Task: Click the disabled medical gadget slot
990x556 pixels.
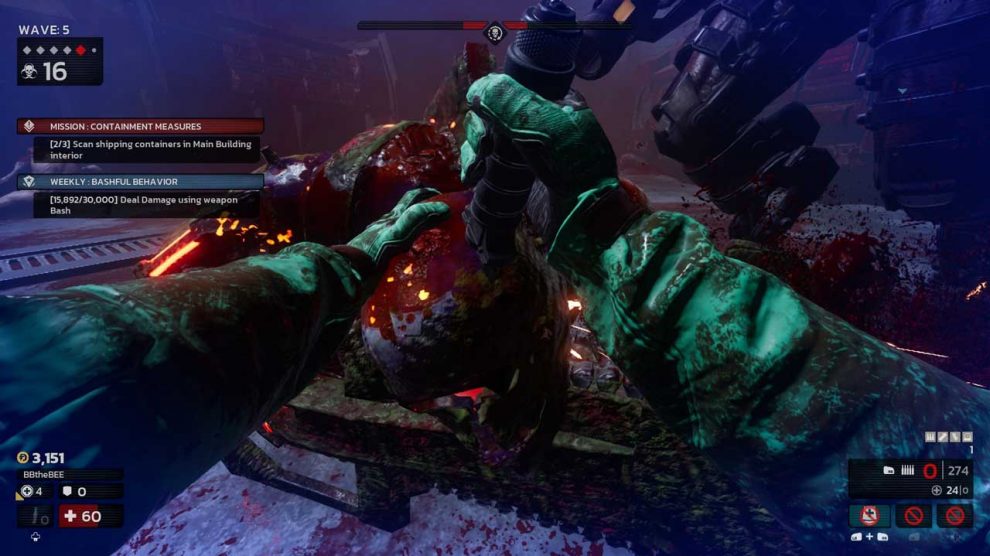Action: [x=869, y=516]
